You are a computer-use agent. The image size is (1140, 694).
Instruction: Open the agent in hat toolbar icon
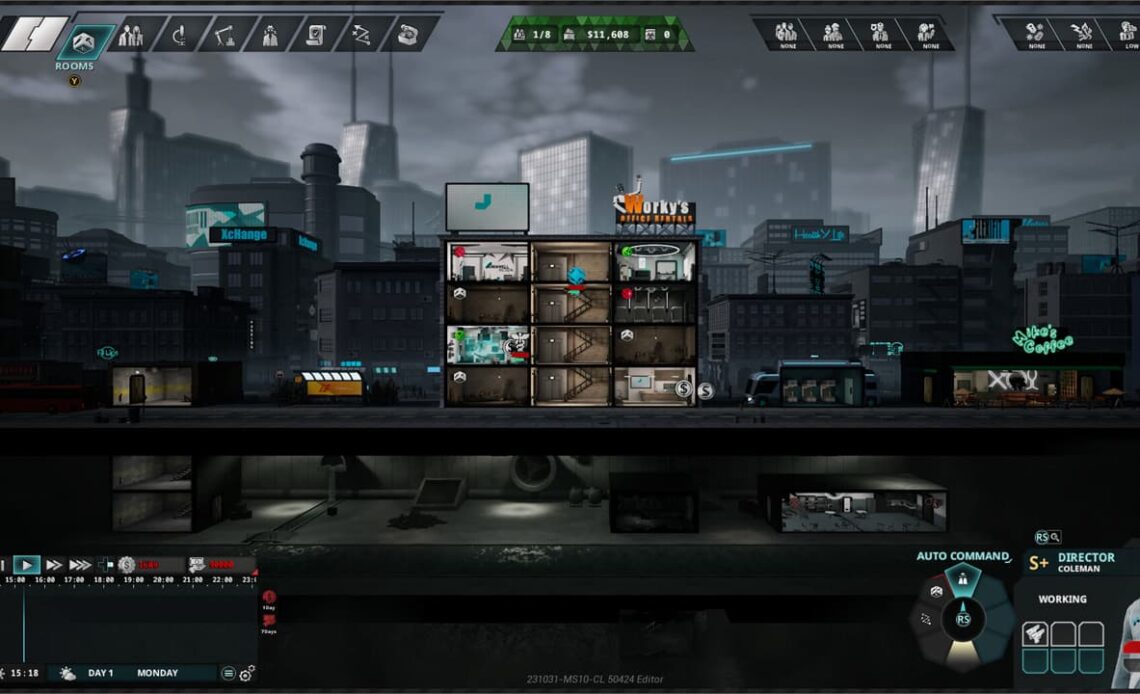point(268,35)
